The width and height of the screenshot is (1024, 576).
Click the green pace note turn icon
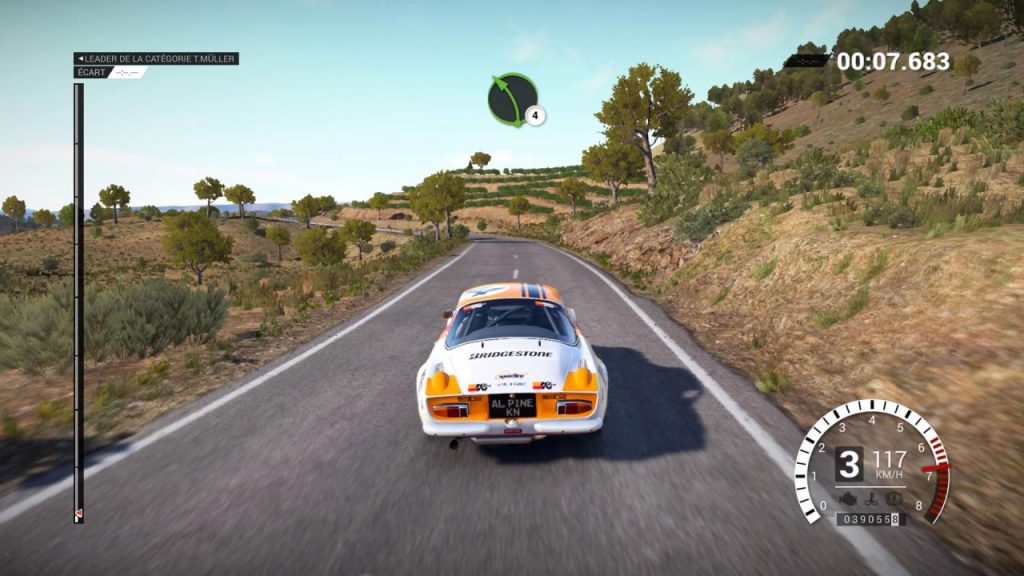pos(512,99)
